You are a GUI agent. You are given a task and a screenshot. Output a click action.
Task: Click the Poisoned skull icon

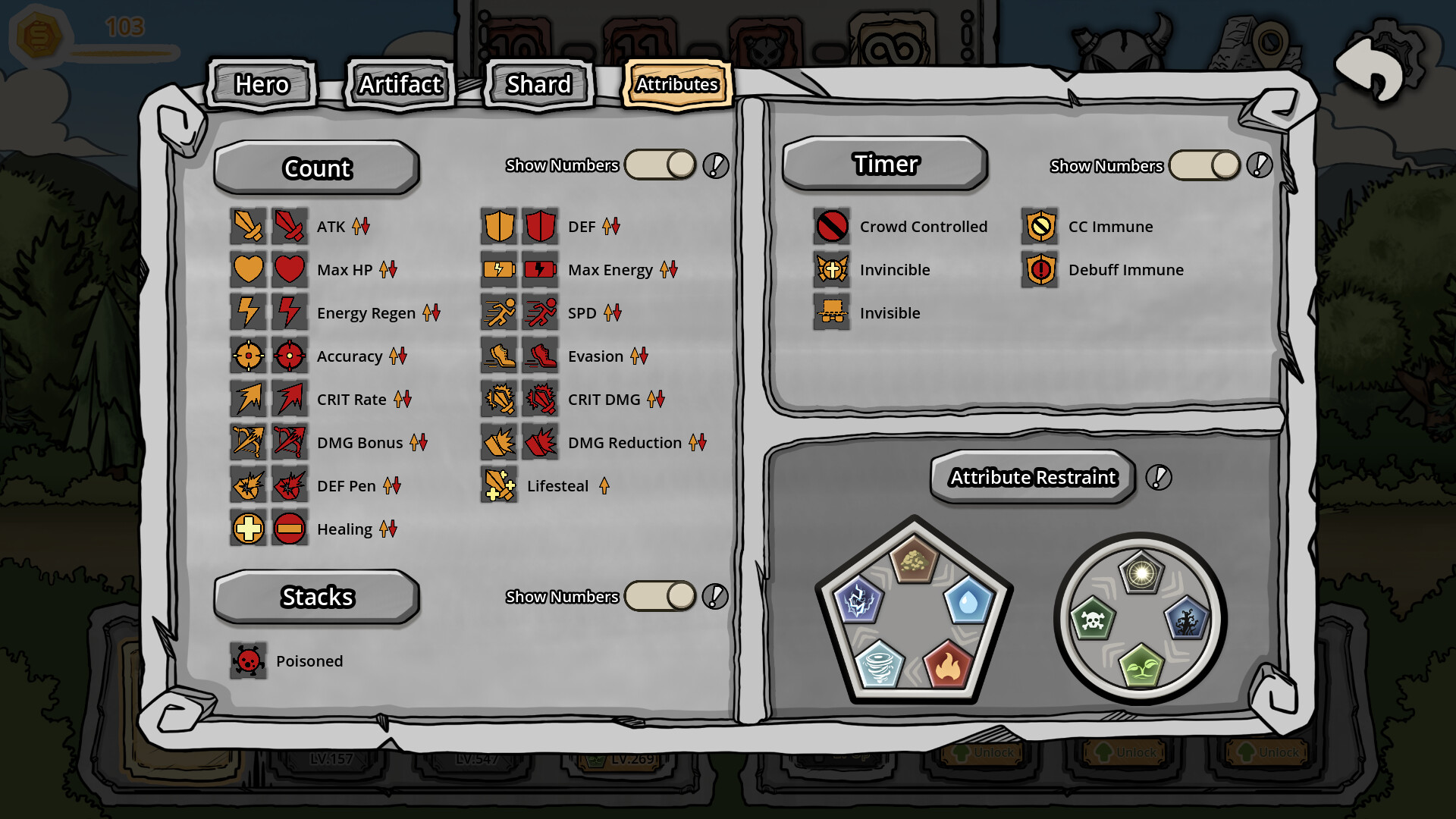[249, 661]
